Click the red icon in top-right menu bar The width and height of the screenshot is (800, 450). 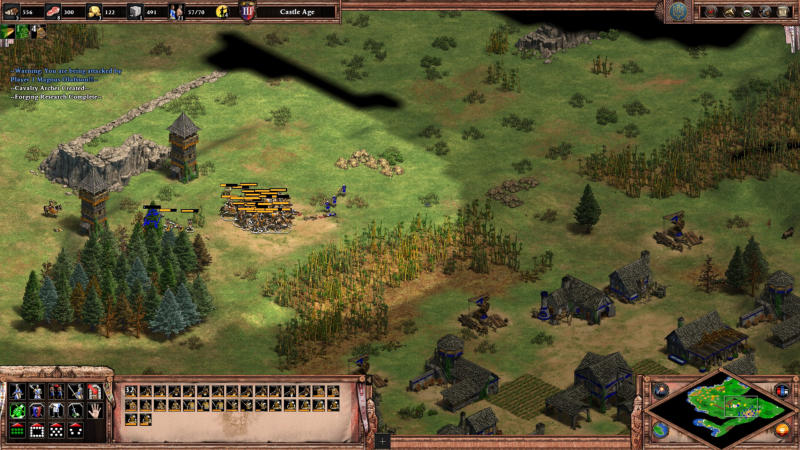tap(711, 11)
